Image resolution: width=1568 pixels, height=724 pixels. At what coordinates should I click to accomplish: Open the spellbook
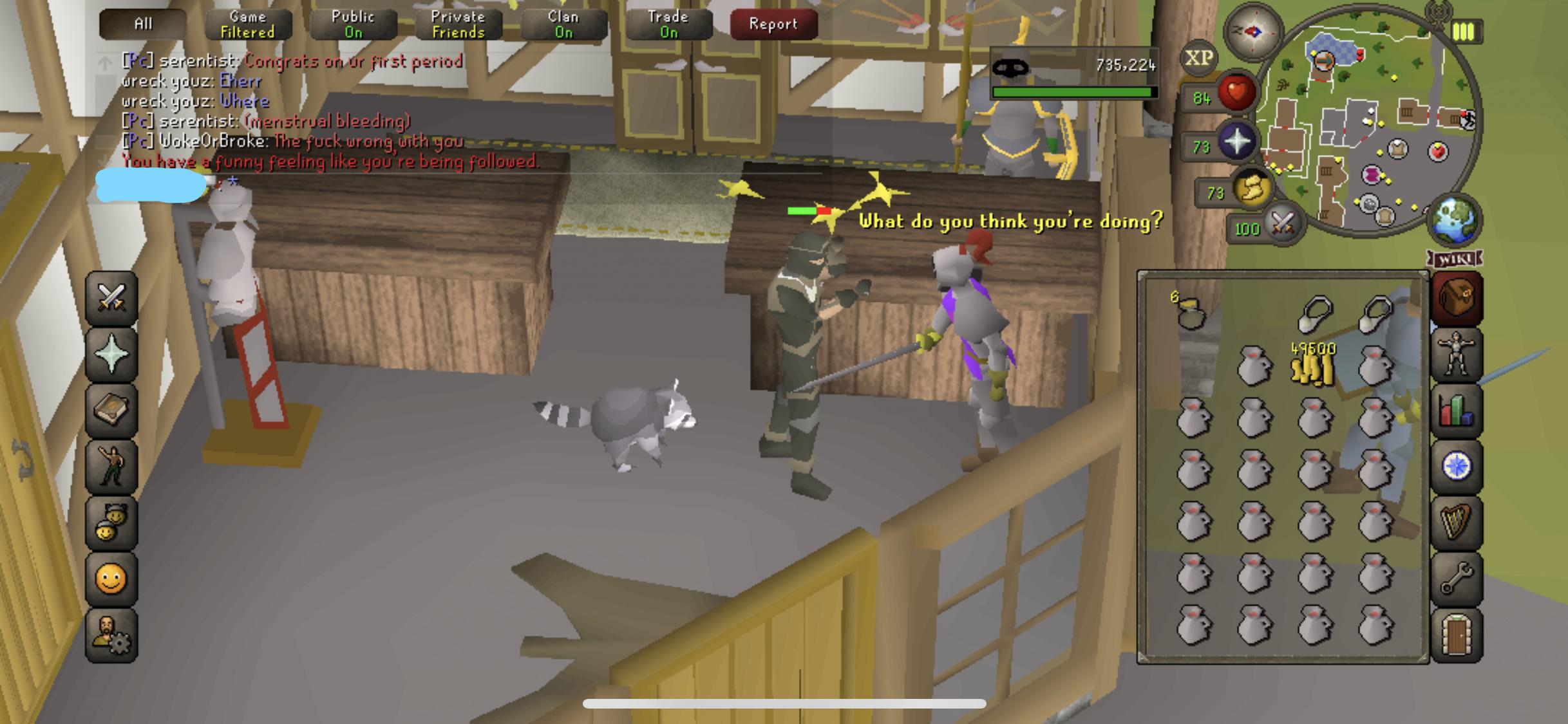coord(111,410)
